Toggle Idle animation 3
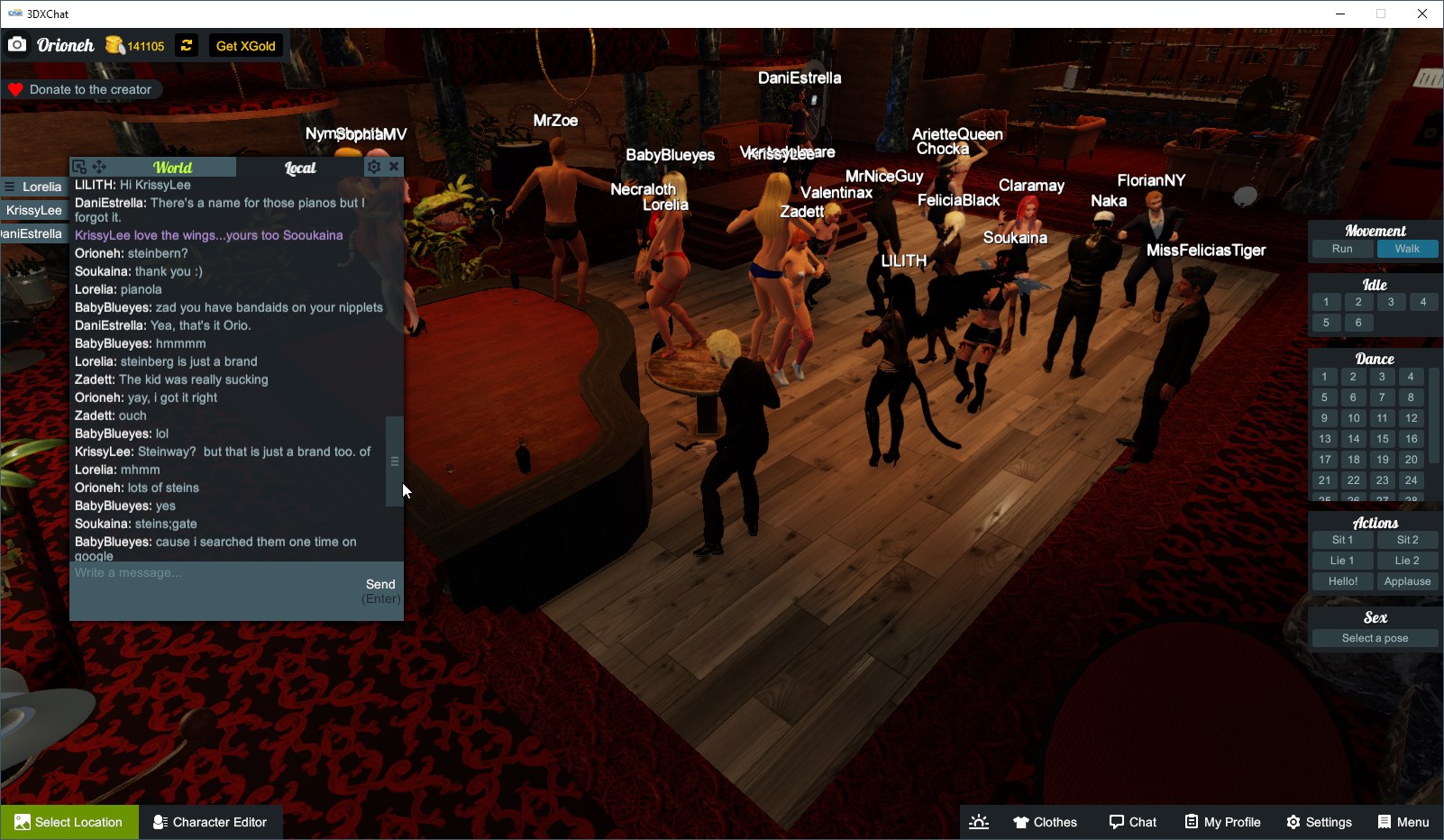Image resolution: width=1444 pixels, height=840 pixels. pos(1391,302)
